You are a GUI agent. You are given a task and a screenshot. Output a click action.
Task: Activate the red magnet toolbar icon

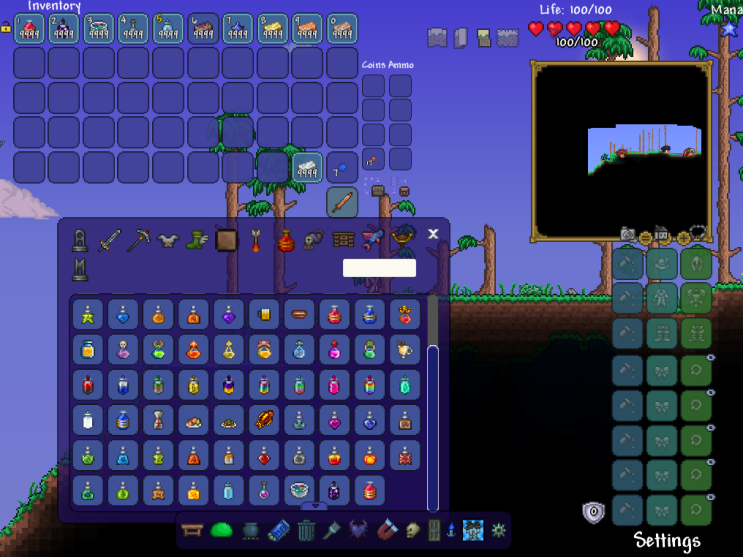click(386, 529)
